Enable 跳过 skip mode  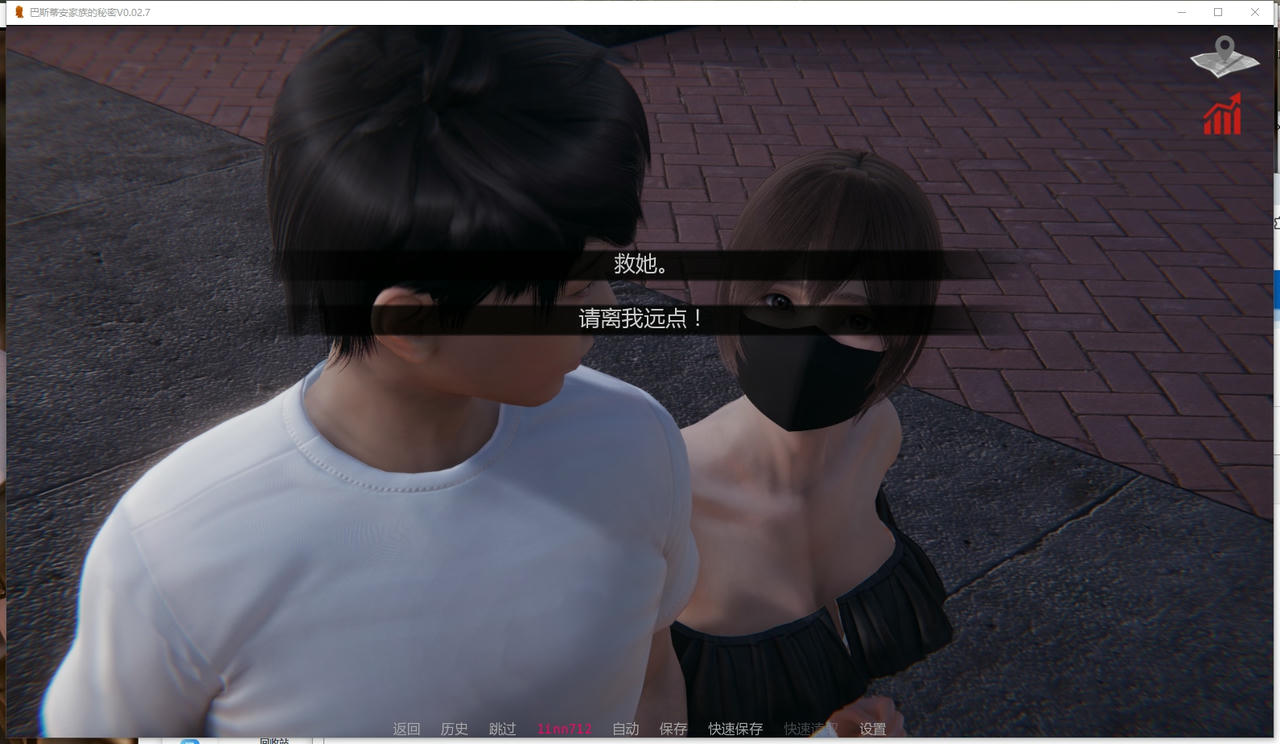(502, 729)
